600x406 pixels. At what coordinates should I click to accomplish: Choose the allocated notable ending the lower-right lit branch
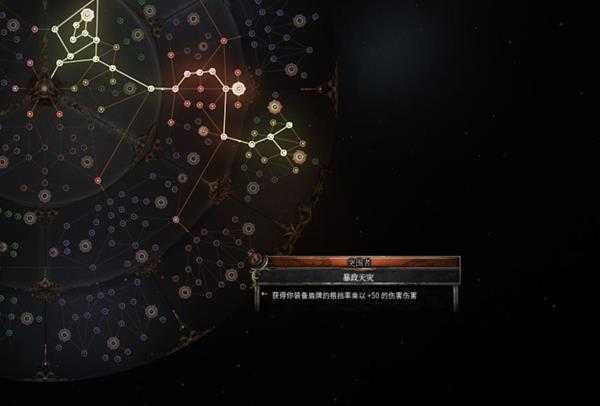point(298,155)
